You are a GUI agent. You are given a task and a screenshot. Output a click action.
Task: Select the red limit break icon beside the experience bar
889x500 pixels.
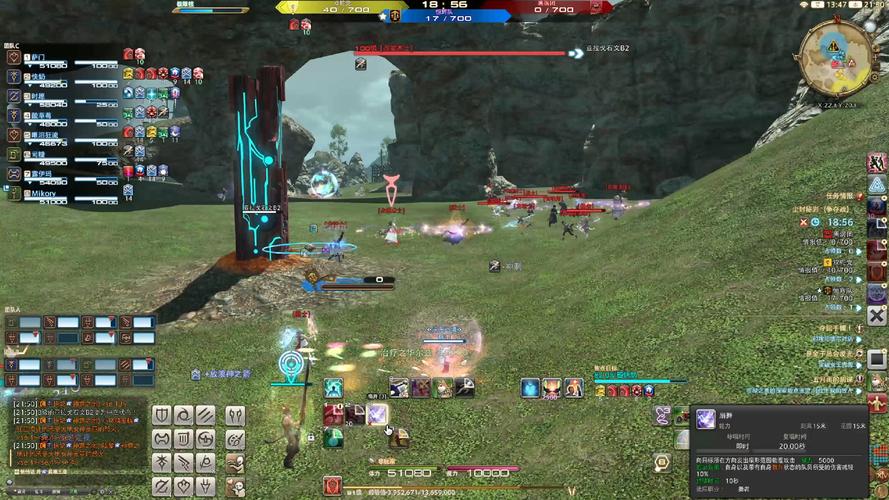click(x=333, y=486)
